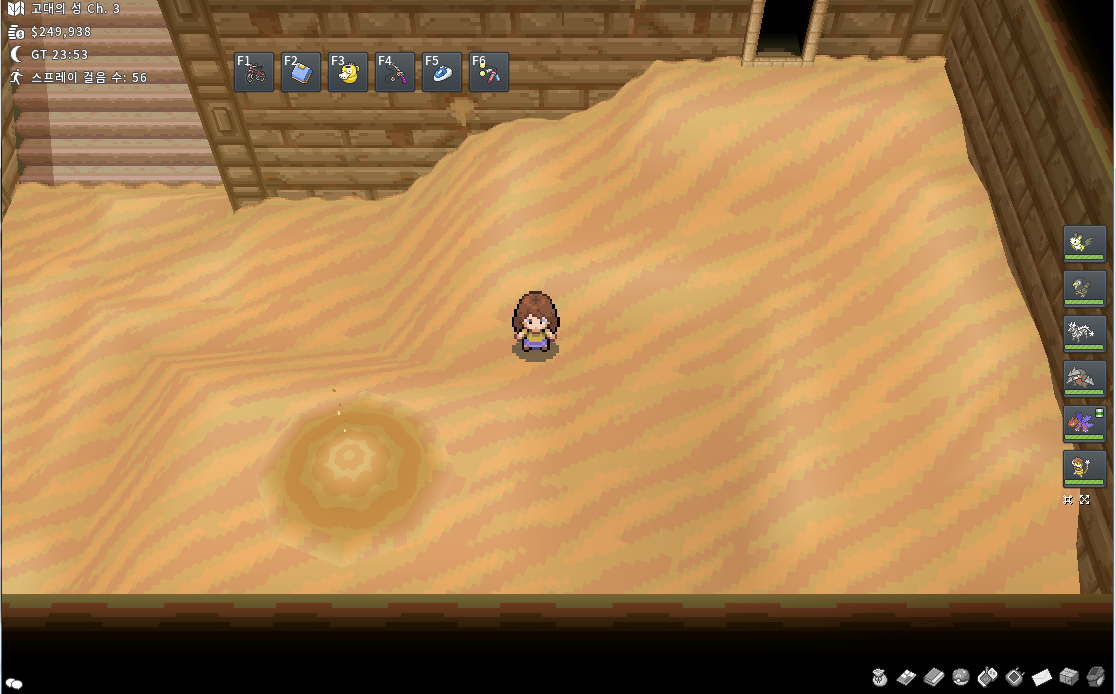Image resolution: width=1116 pixels, height=694 pixels.
Task: Choose the last party Pokémon with raised tail
Action: tap(1084, 468)
